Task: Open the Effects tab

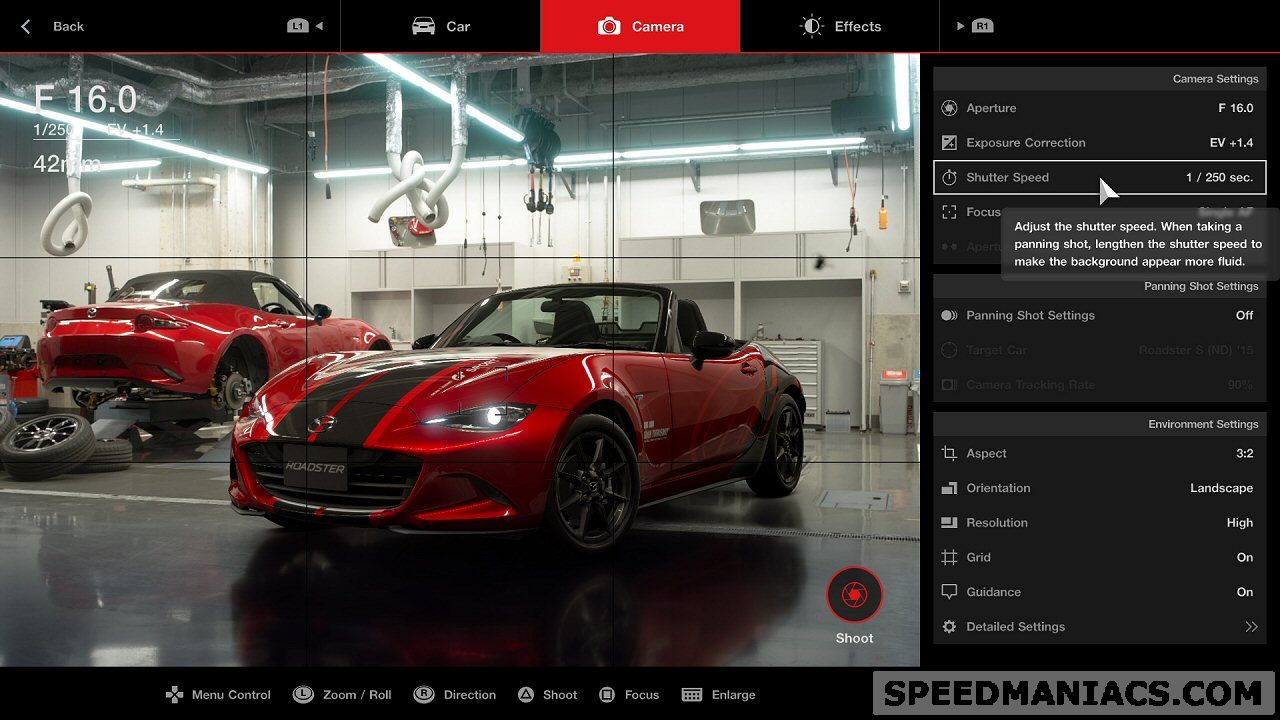Action: 840,26
